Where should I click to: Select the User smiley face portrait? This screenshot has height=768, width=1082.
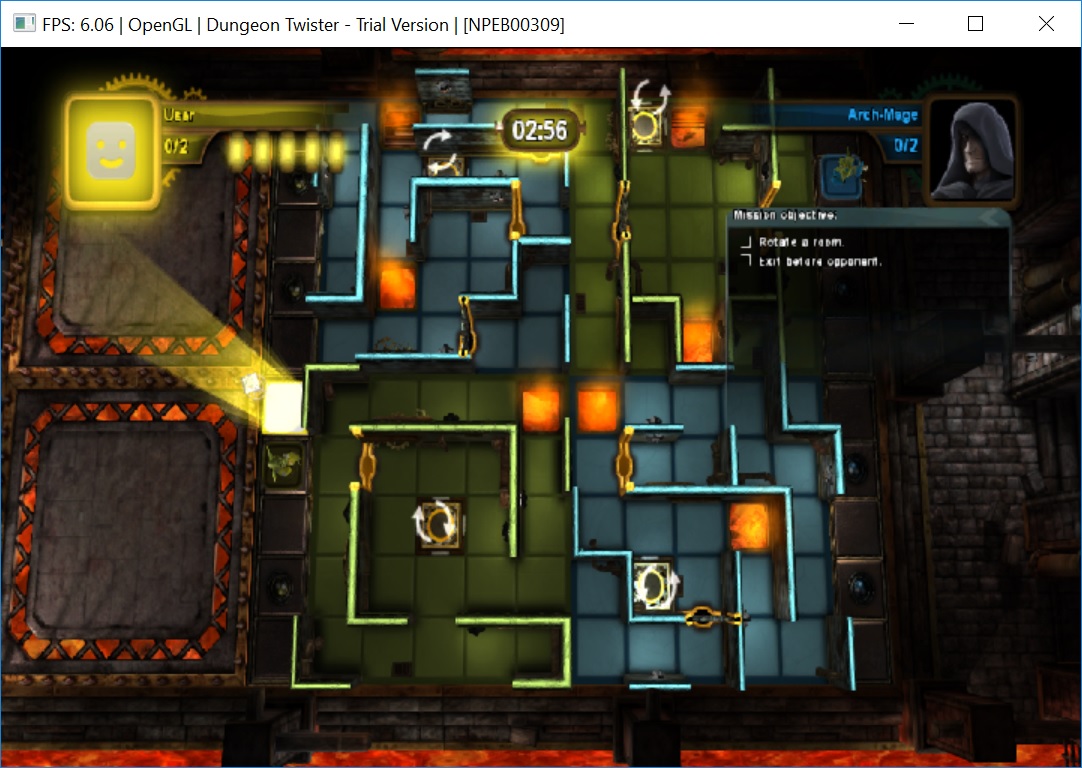pyautogui.click(x=112, y=152)
